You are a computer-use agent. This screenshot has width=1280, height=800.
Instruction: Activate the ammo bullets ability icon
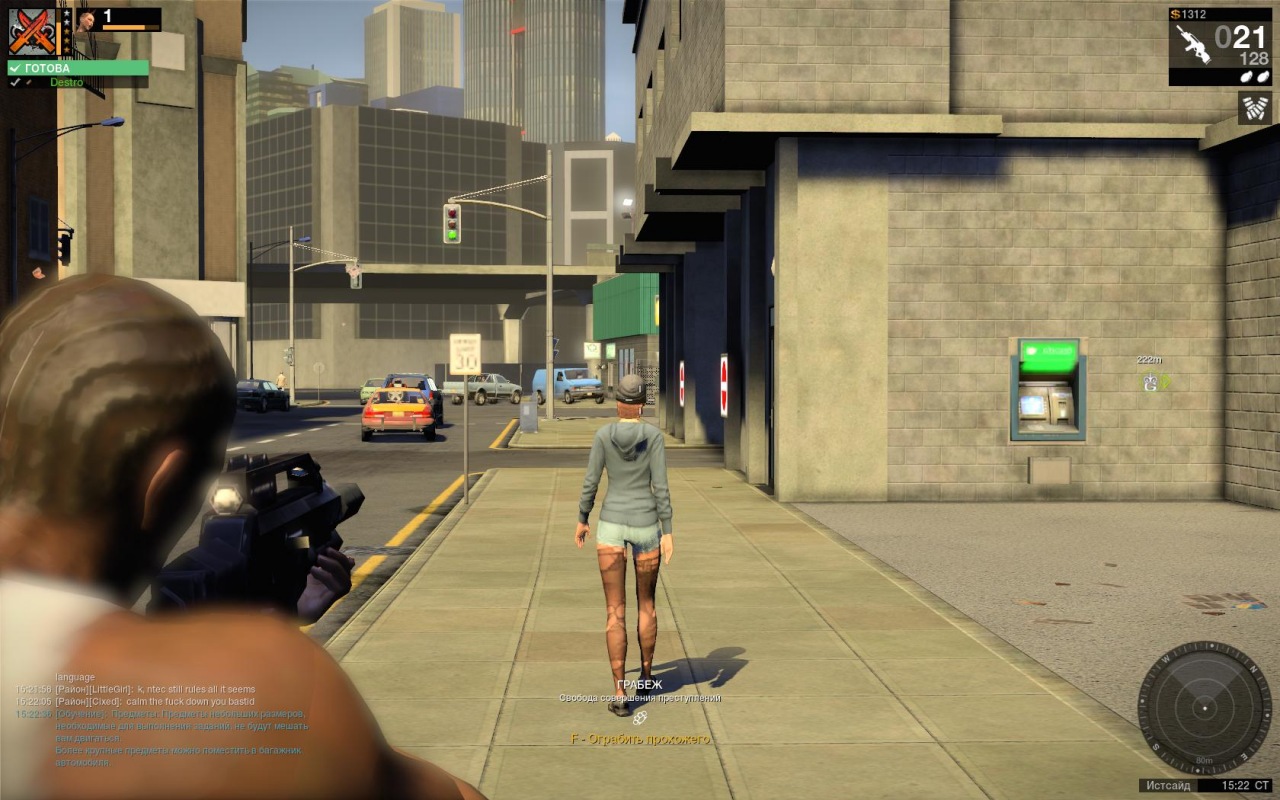coord(1254,107)
